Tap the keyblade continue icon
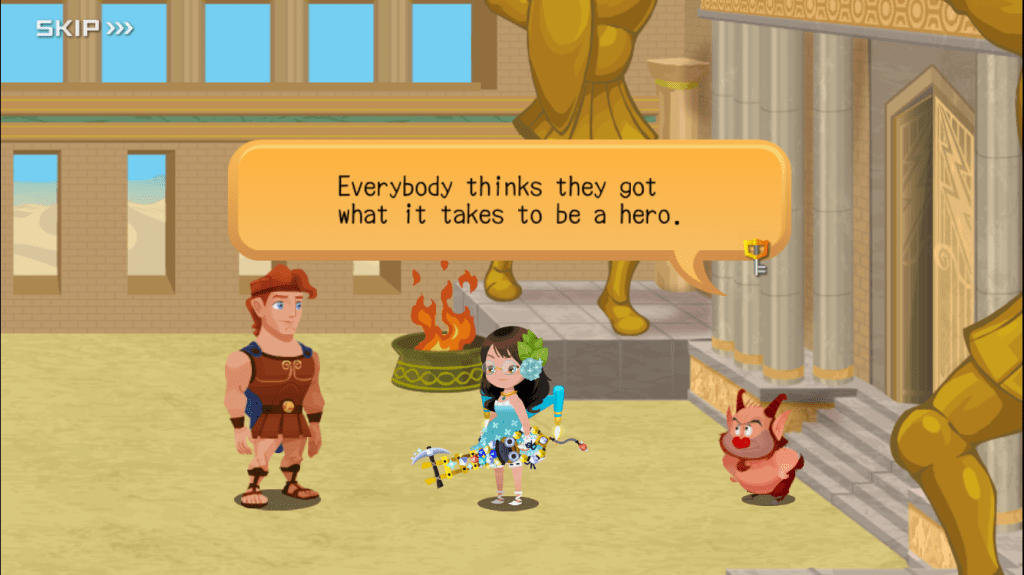The image size is (1024, 575). (x=756, y=258)
